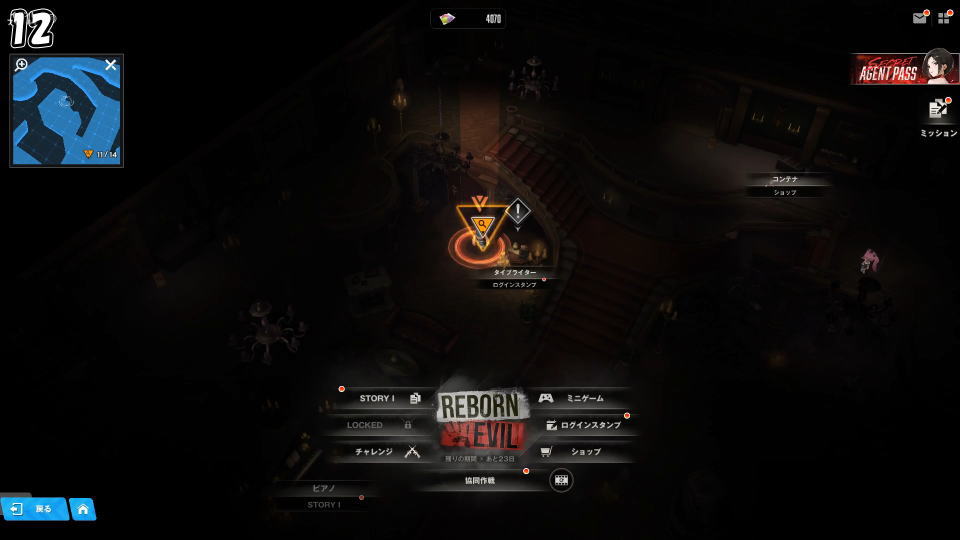
Task: Return to home via house icon
Action: click(82, 509)
